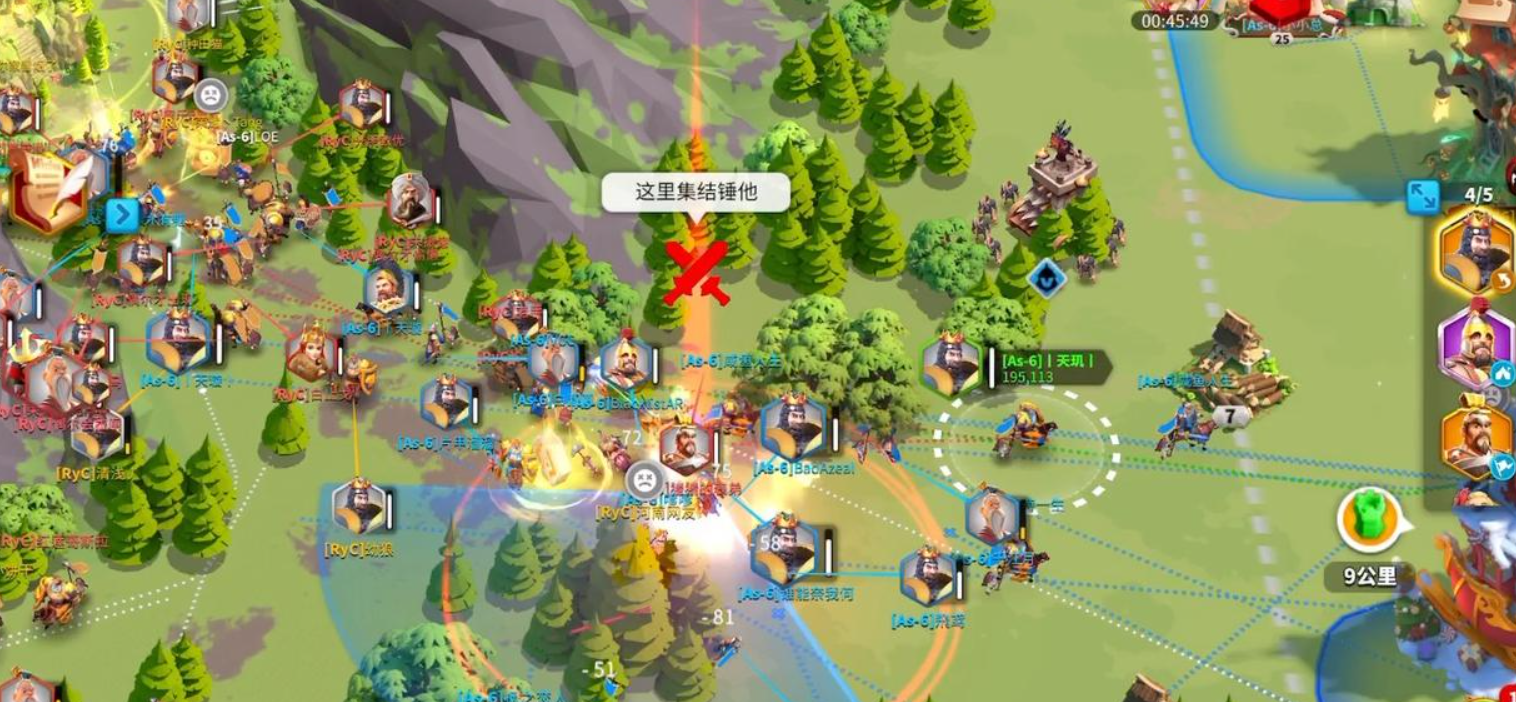Select the gold-framed crowned commander army
1516x702 pixels.
[1476, 251]
